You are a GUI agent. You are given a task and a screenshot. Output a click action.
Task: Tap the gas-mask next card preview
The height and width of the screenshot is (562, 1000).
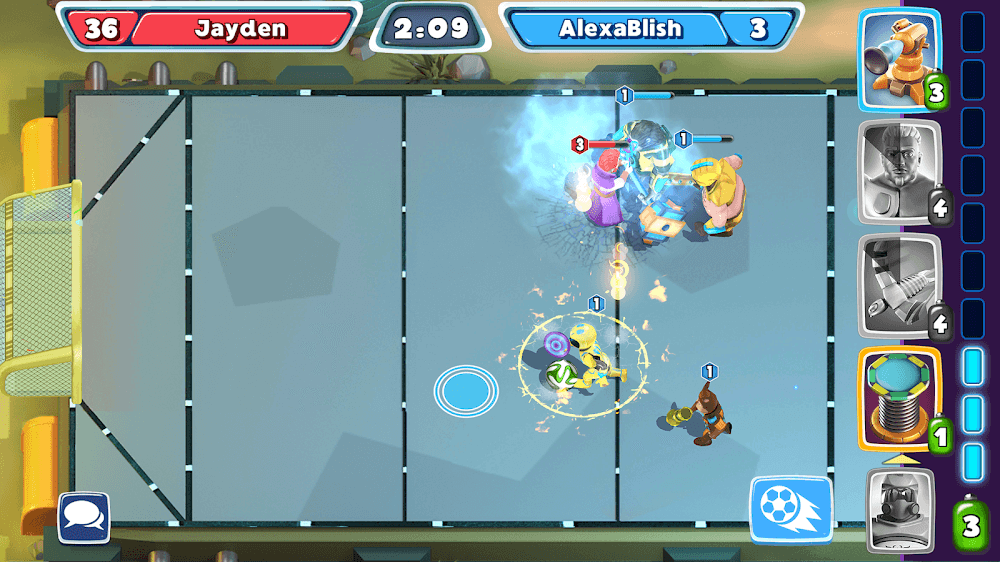coord(900,511)
